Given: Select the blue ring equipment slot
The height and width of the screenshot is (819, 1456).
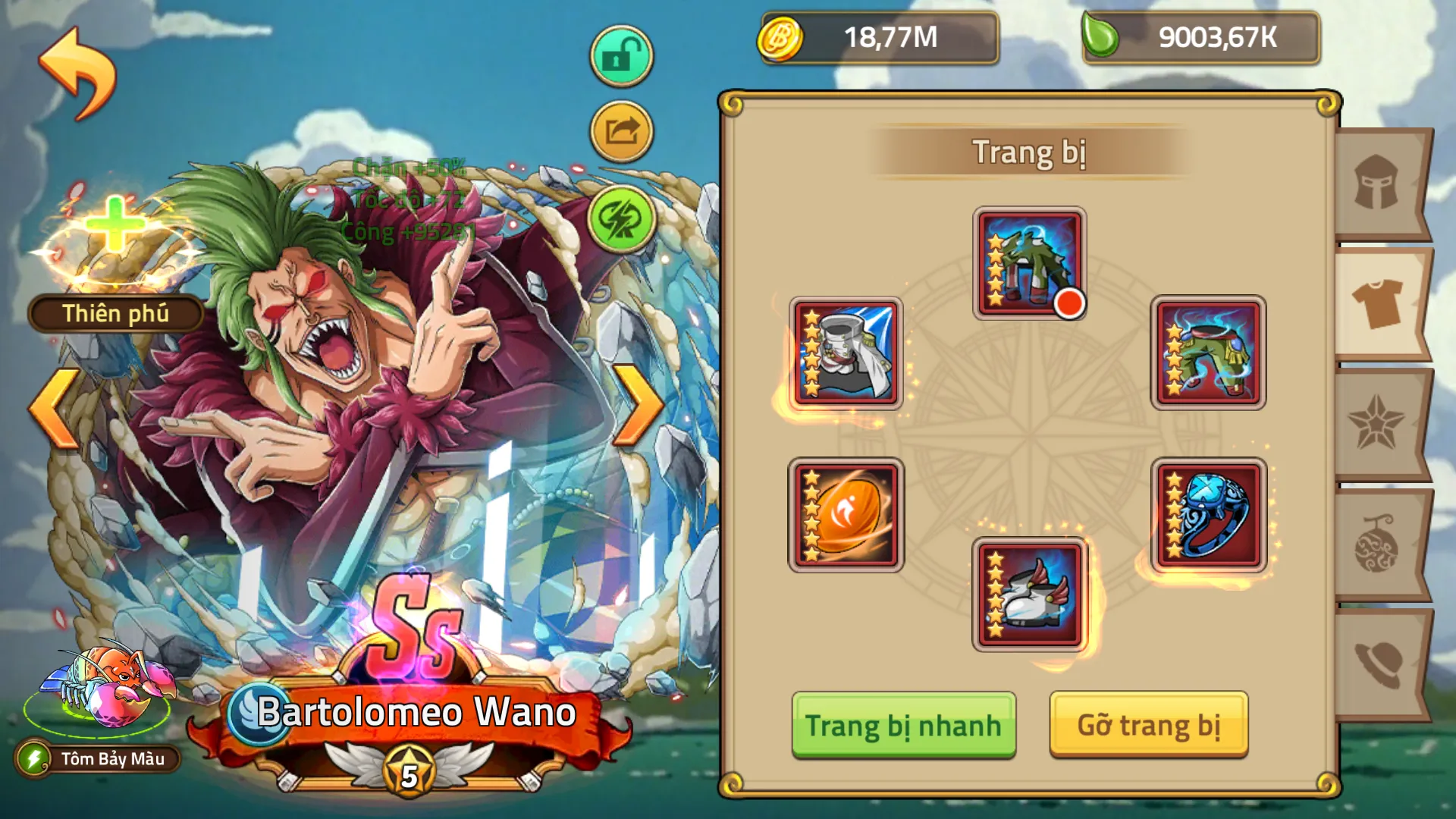Looking at the screenshot, I should (x=1208, y=514).
